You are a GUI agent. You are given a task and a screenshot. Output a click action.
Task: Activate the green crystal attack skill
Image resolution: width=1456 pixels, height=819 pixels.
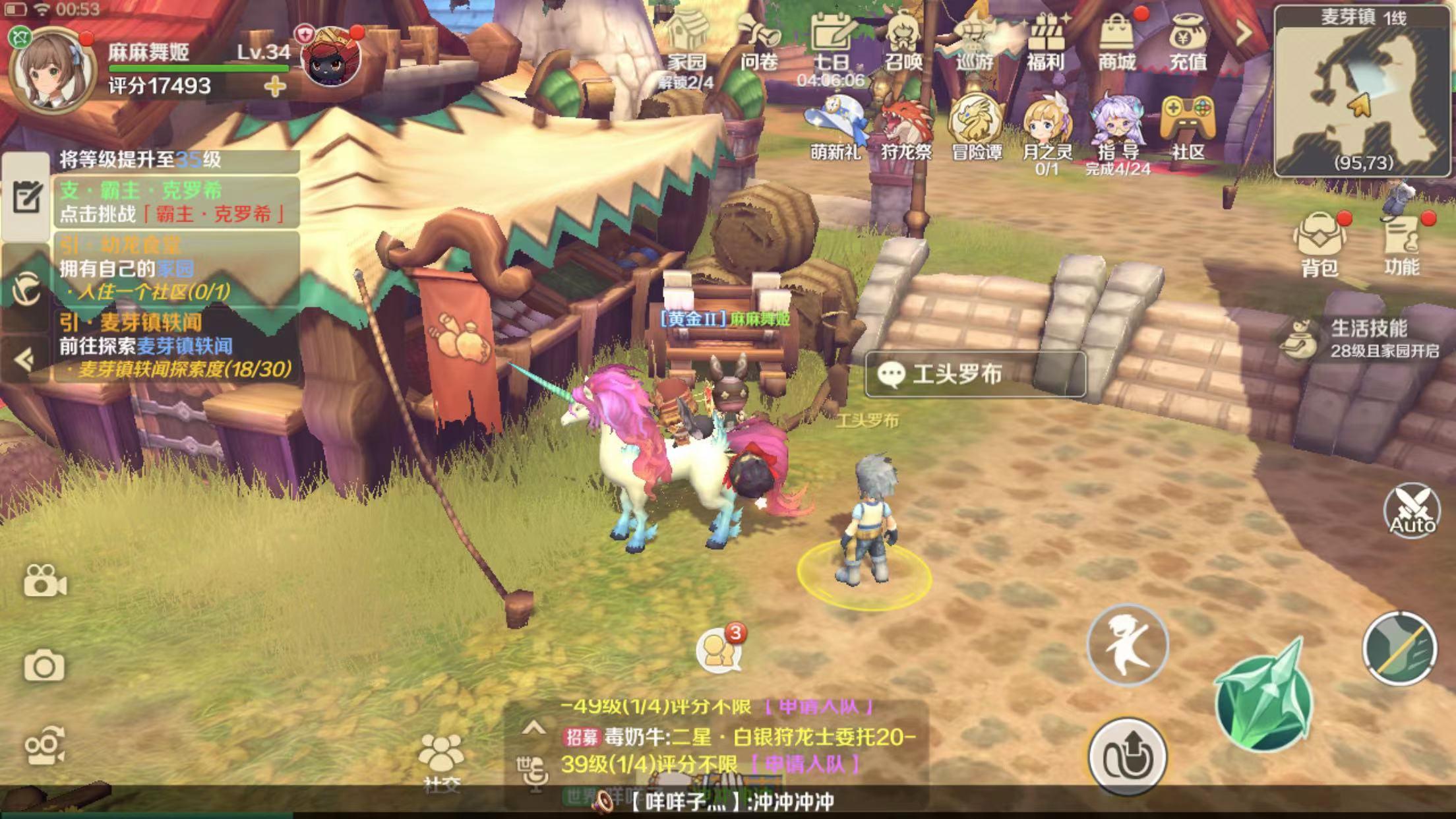click(1263, 700)
